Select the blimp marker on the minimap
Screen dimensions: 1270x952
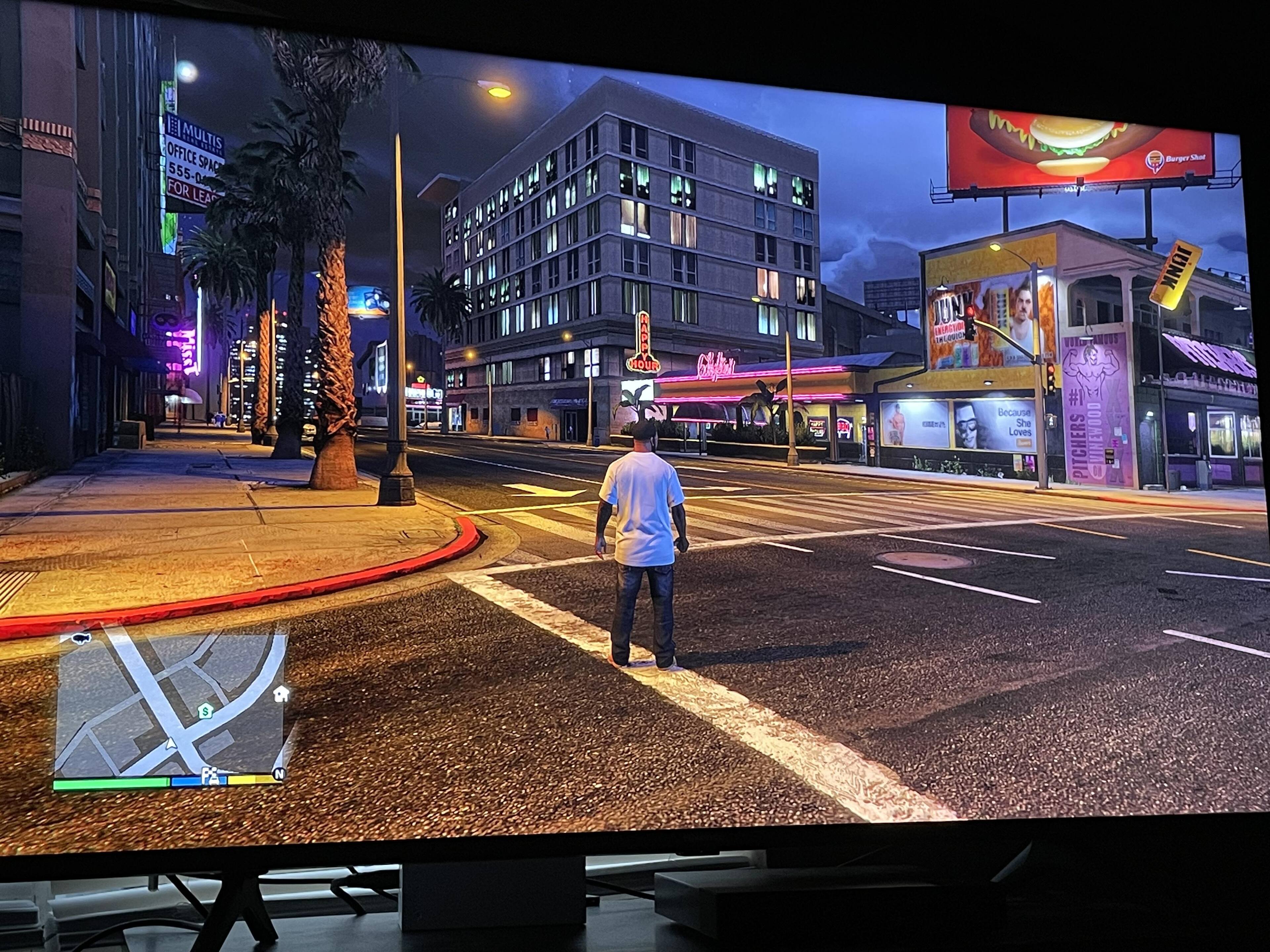tap(81, 638)
